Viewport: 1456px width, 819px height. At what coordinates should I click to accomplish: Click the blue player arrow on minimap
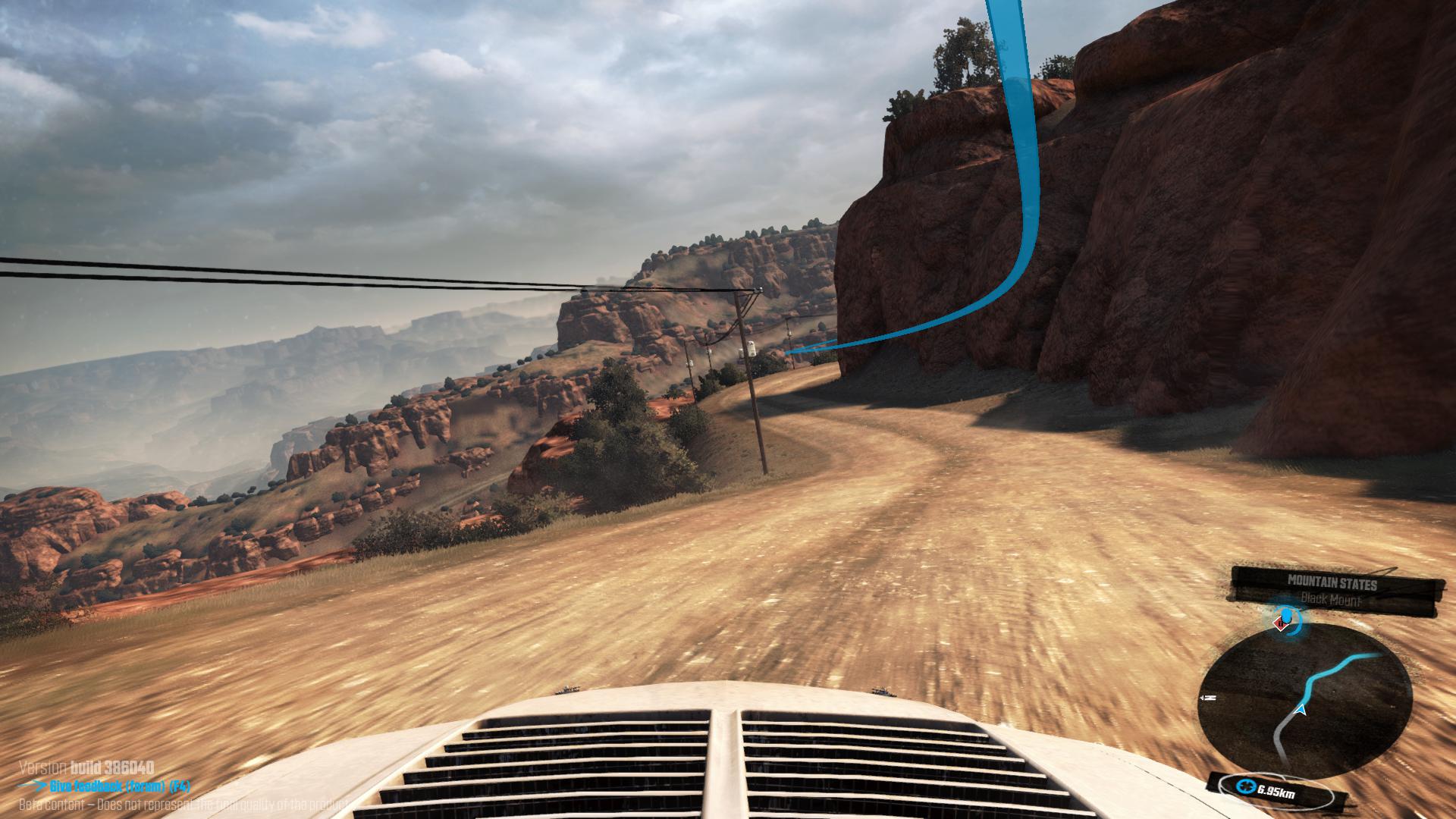(x=1302, y=710)
